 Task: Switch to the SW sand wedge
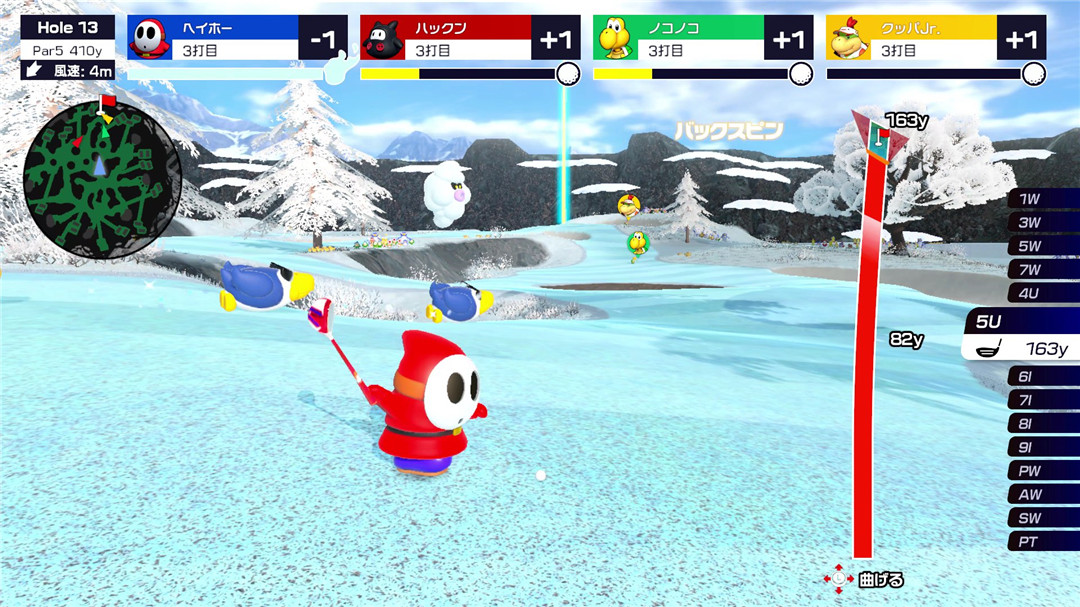point(1043,518)
